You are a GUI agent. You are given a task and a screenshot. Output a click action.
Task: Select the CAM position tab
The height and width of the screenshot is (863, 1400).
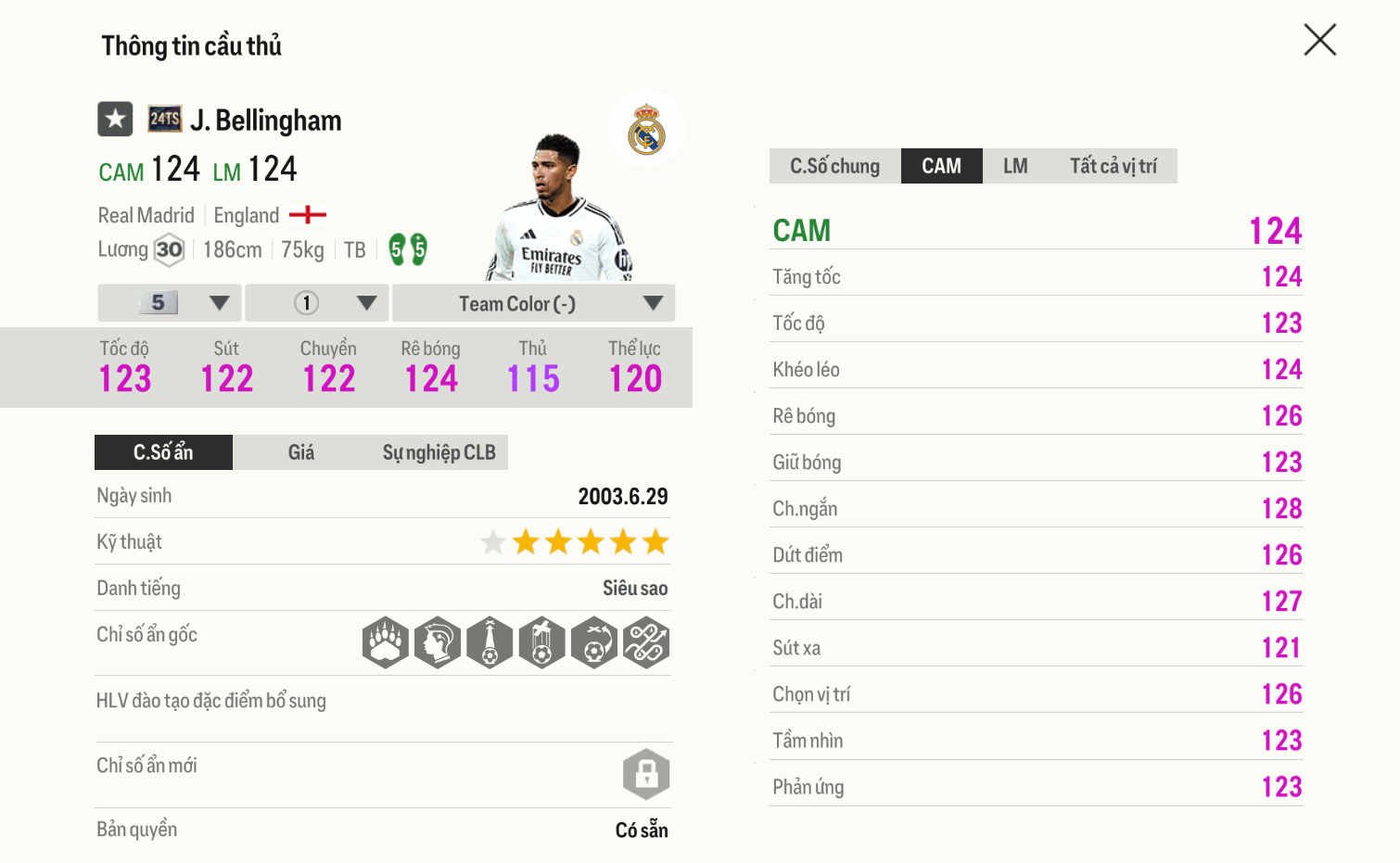tap(941, 166)
